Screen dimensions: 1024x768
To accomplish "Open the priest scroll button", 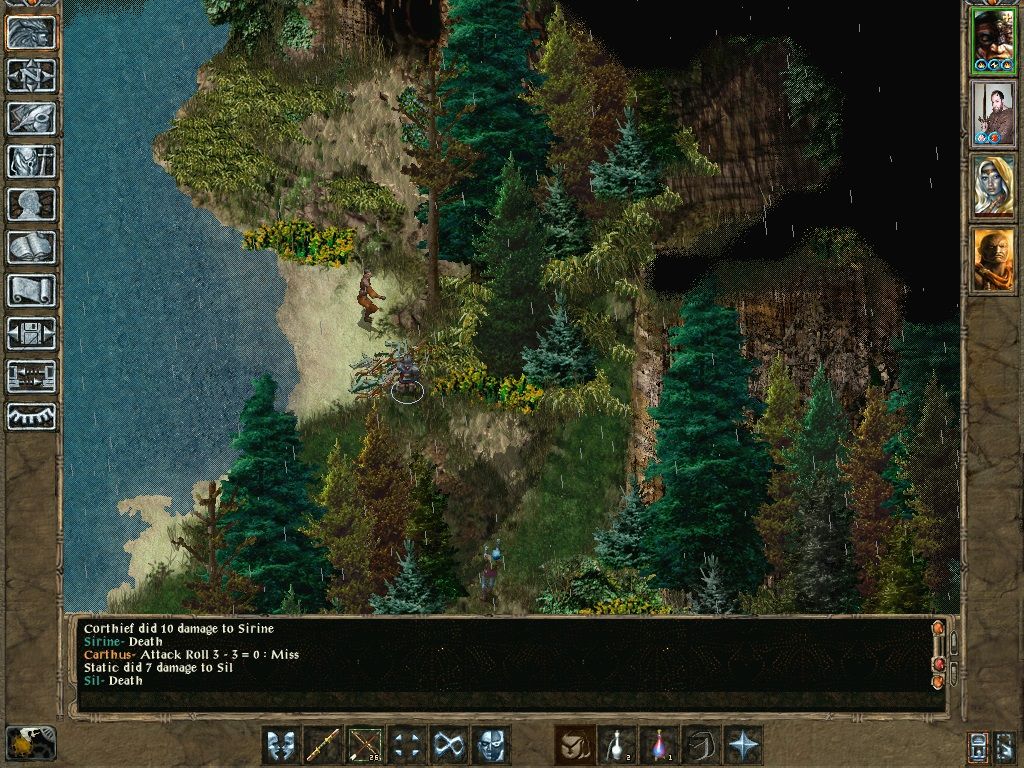I will [x=31, y=290].
